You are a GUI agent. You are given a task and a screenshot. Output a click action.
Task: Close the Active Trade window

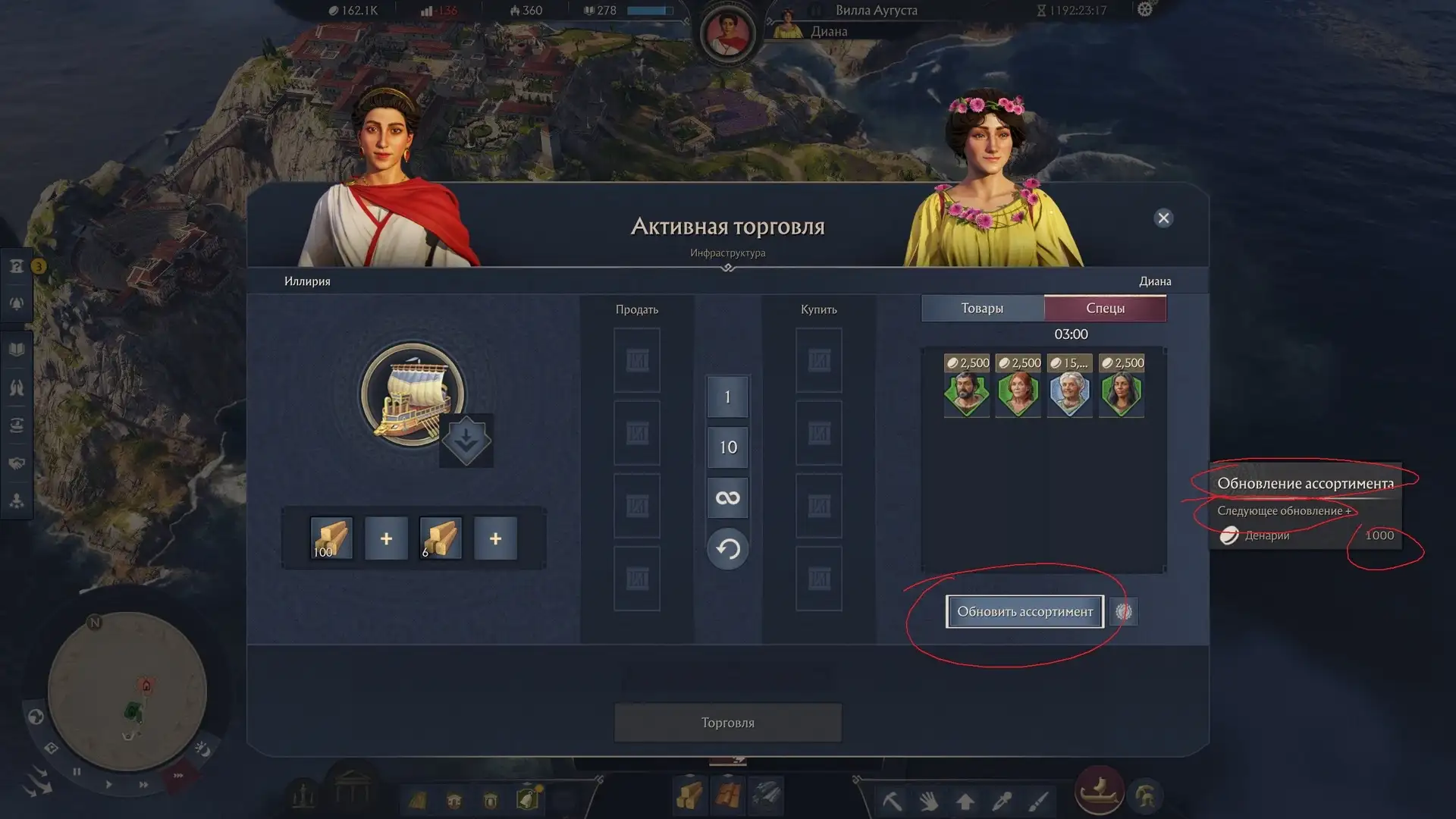[x=1163, y=218]
